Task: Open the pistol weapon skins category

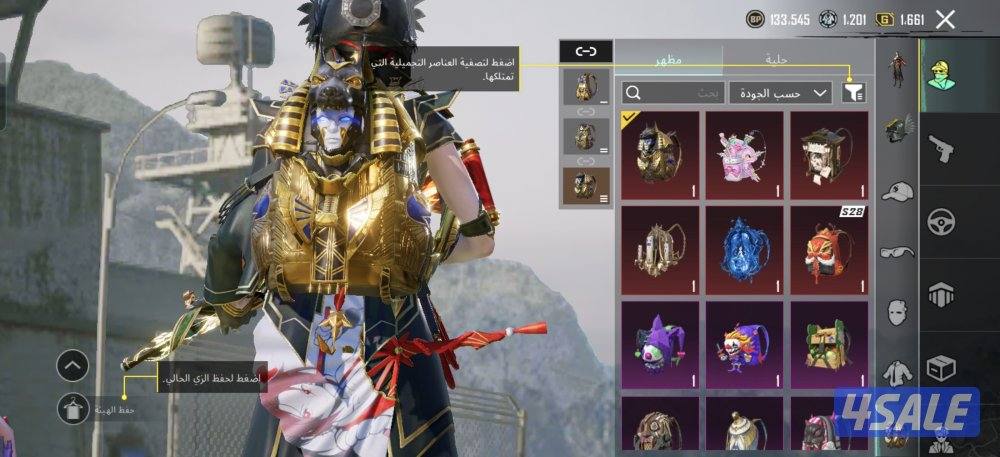Action: 942,150
